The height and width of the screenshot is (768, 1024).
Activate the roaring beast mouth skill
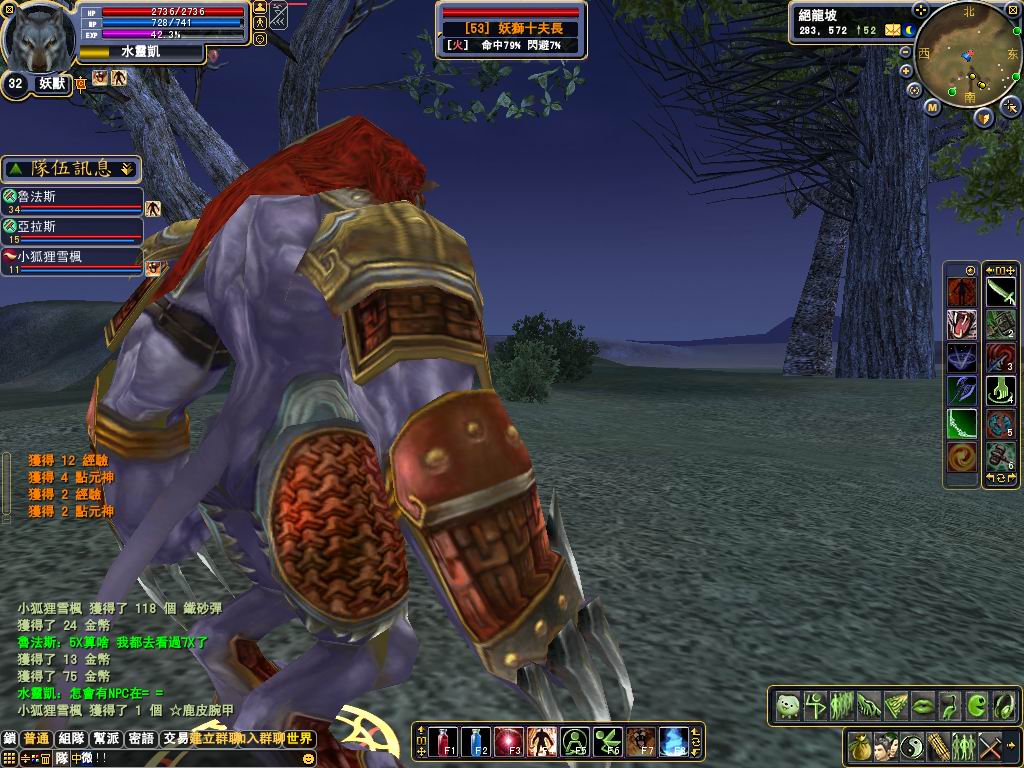(x=962, y=324)
